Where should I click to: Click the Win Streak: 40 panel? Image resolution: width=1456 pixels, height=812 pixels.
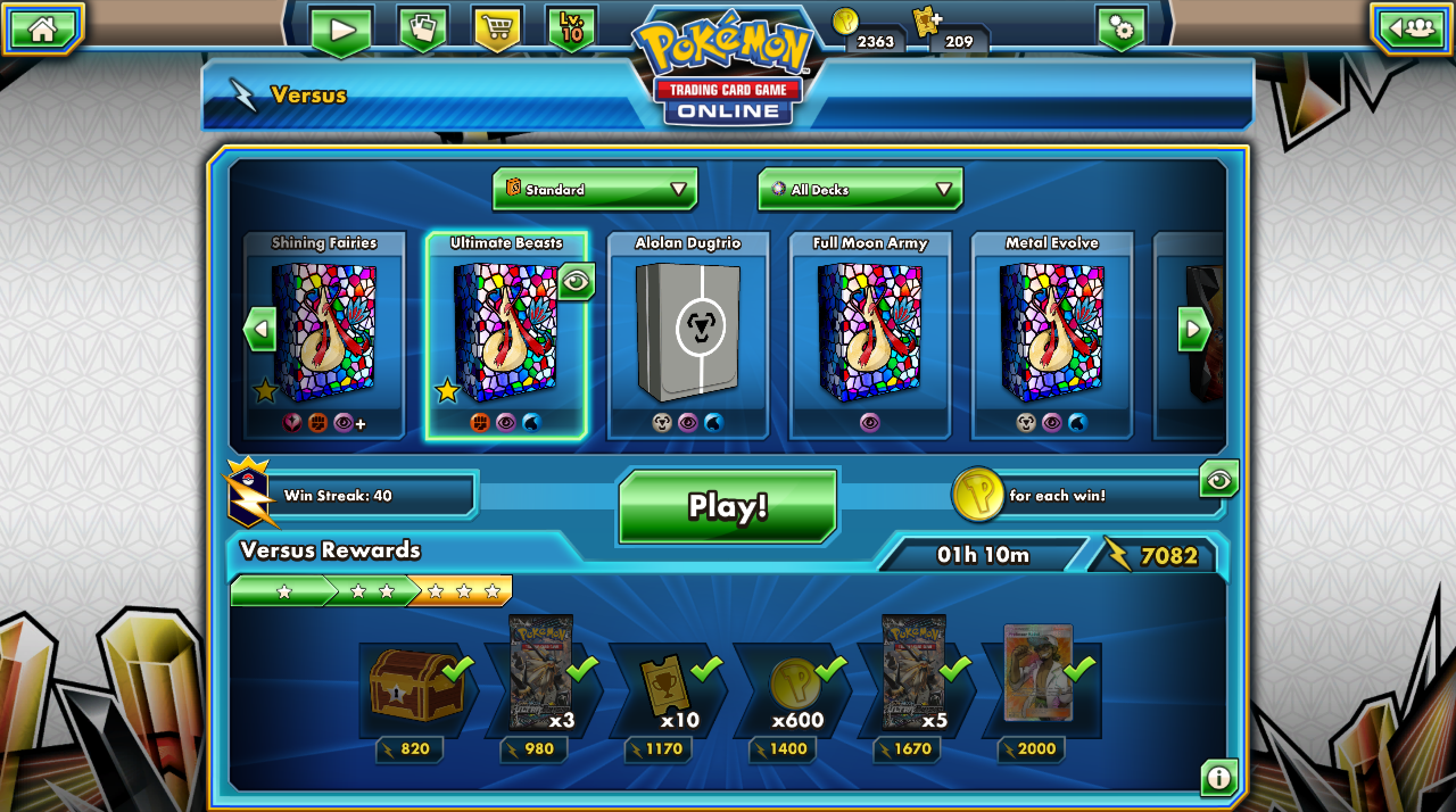(373, 496)
